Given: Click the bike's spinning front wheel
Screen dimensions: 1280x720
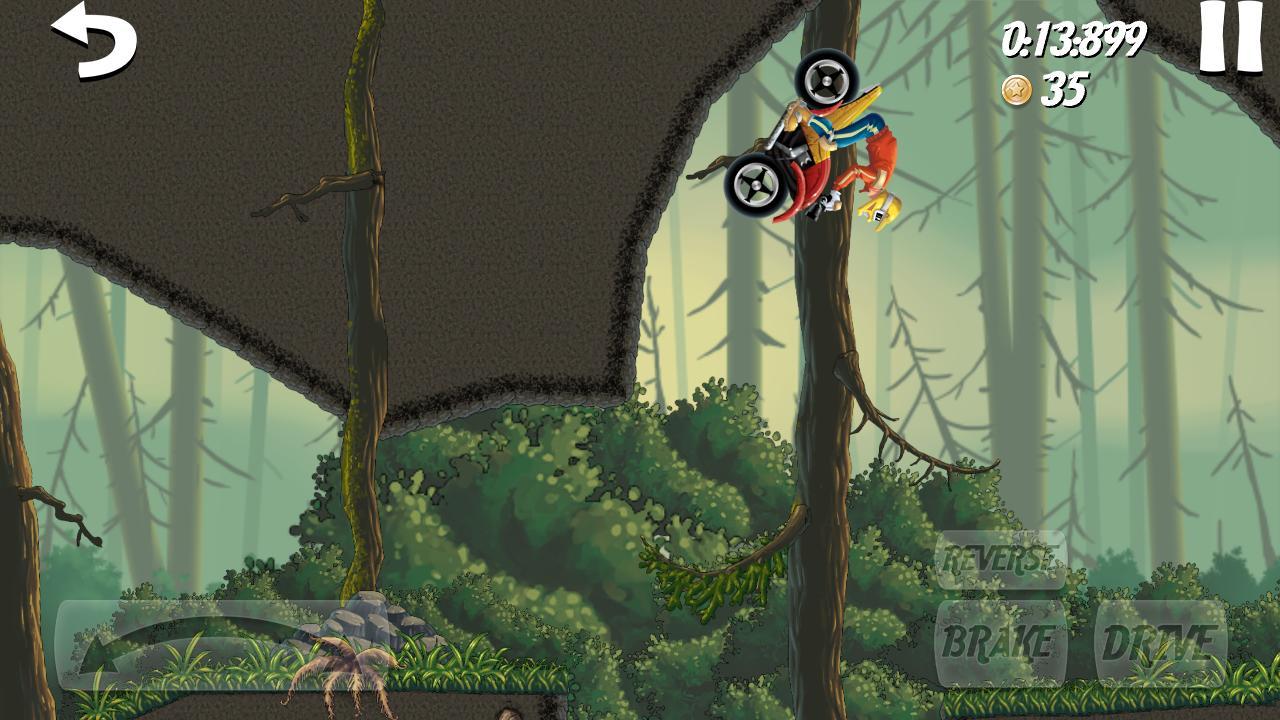Looking at the screenshot, I should pyautogui.click(x=826, y=80).
